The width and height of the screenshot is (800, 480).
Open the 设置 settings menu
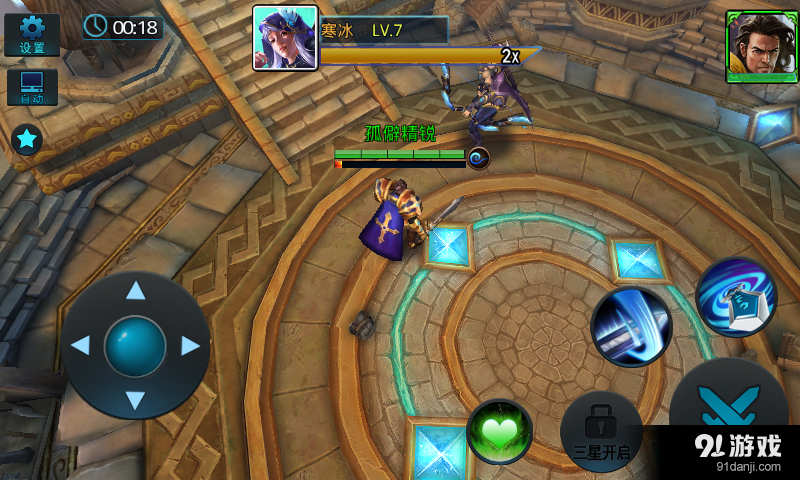[32, 34]
